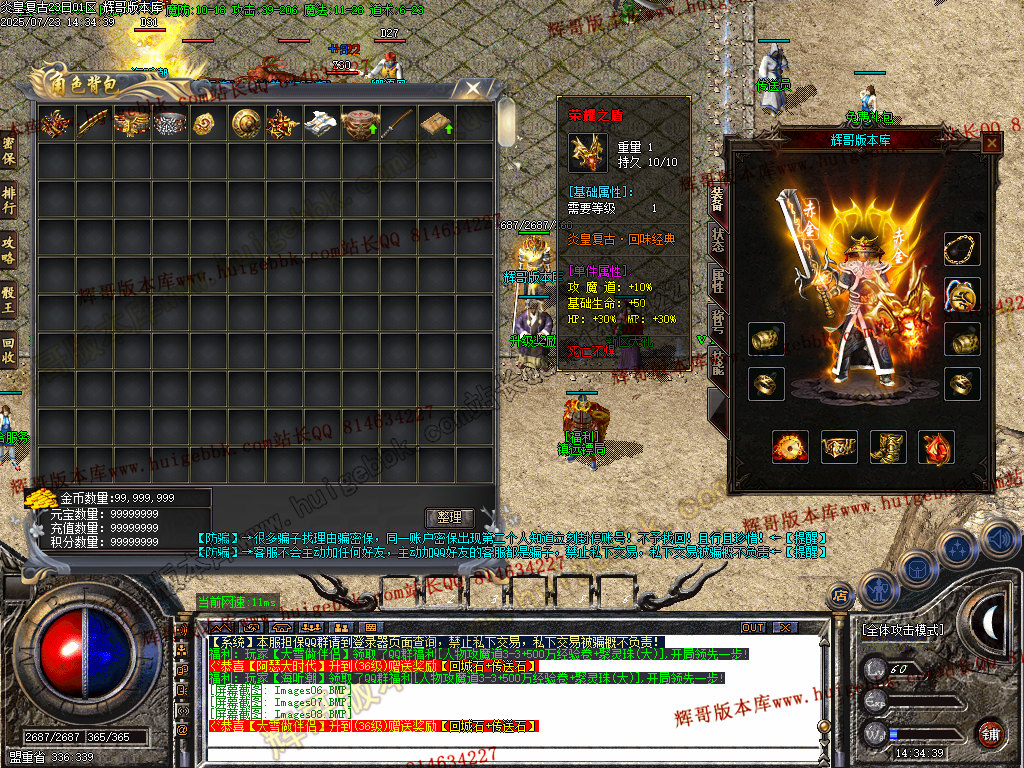
Task: Open the 攻略 guide menu
Action: (x=9, y=247)
